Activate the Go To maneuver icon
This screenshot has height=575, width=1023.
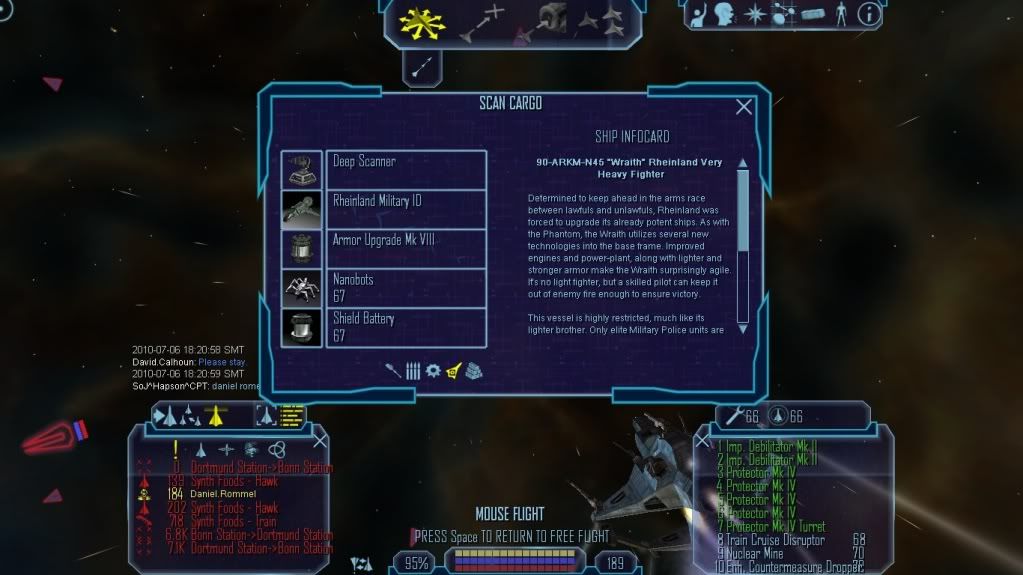coord(481,24)
